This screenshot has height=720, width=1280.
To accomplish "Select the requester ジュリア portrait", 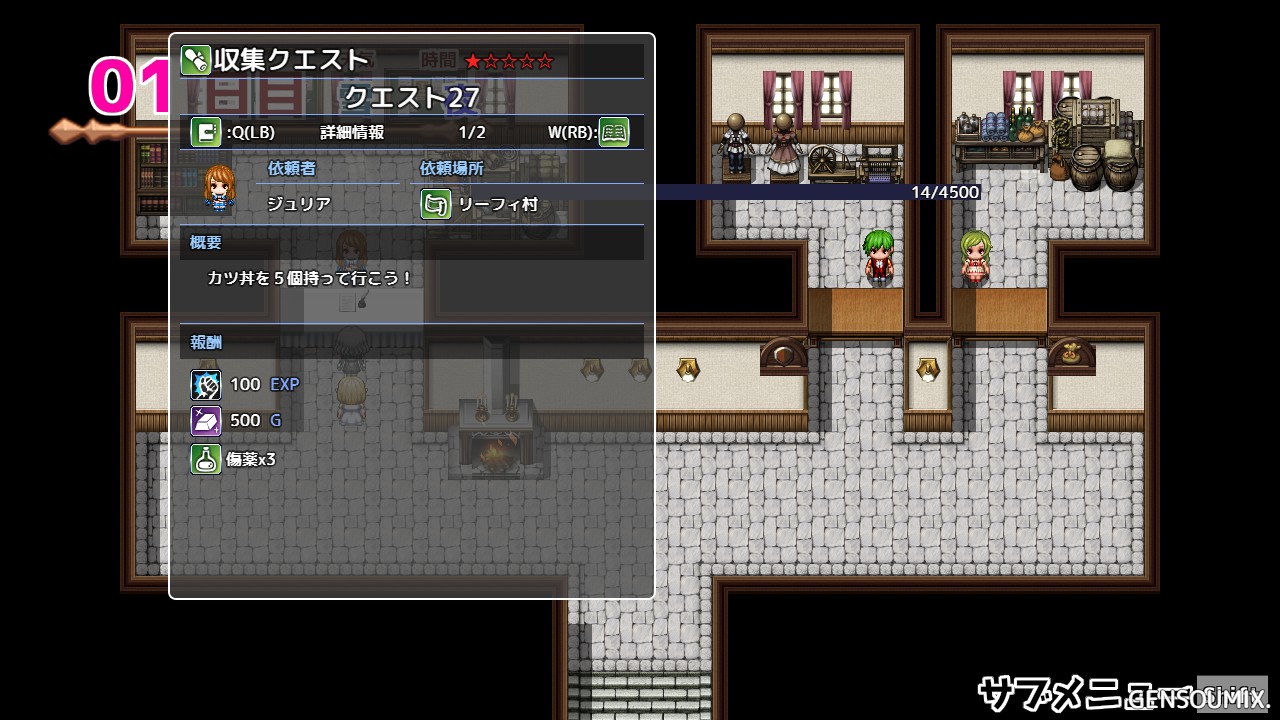I will pyautogui.click(x=219, y=188).
